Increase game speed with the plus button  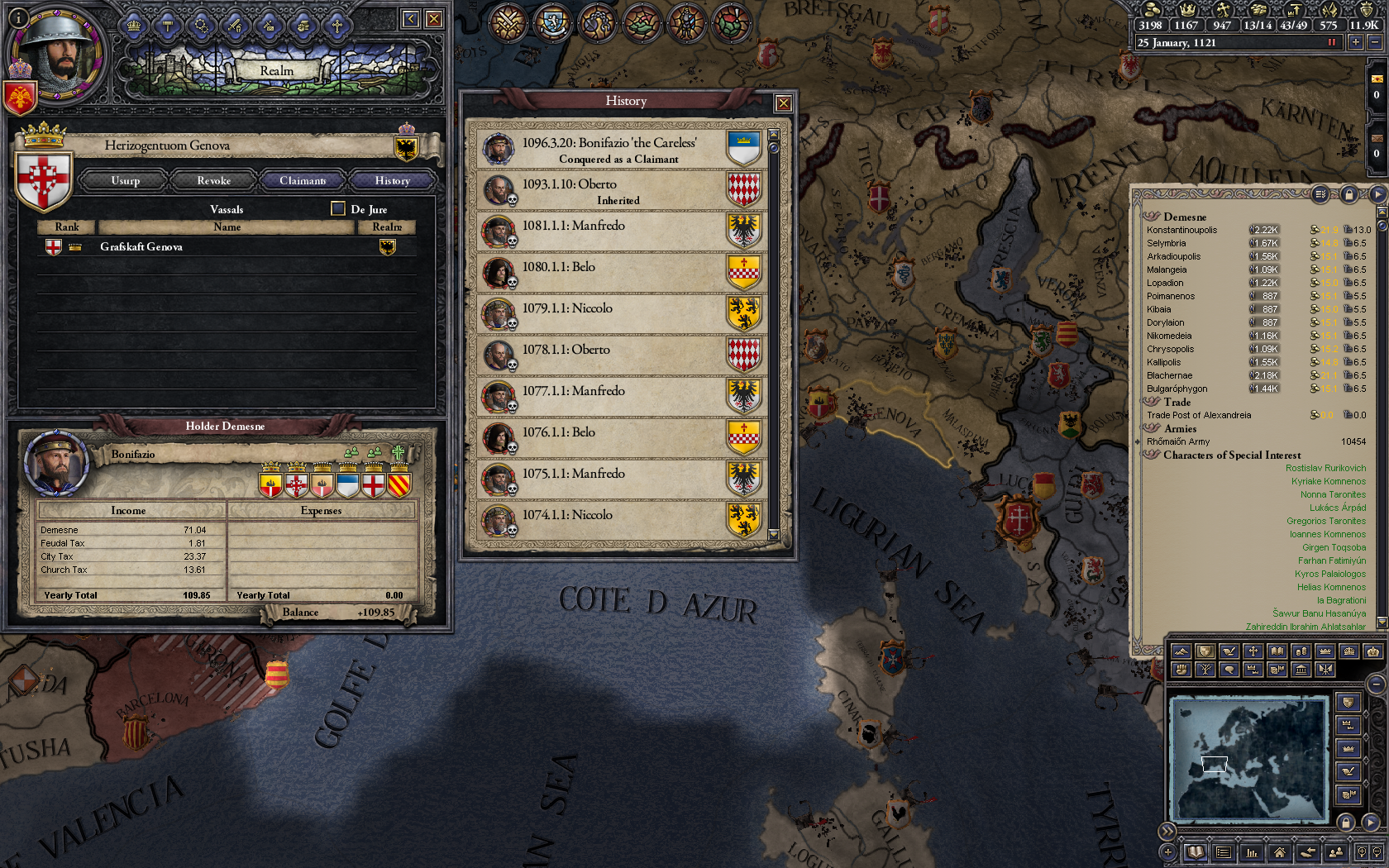(x=1356, y=42)
